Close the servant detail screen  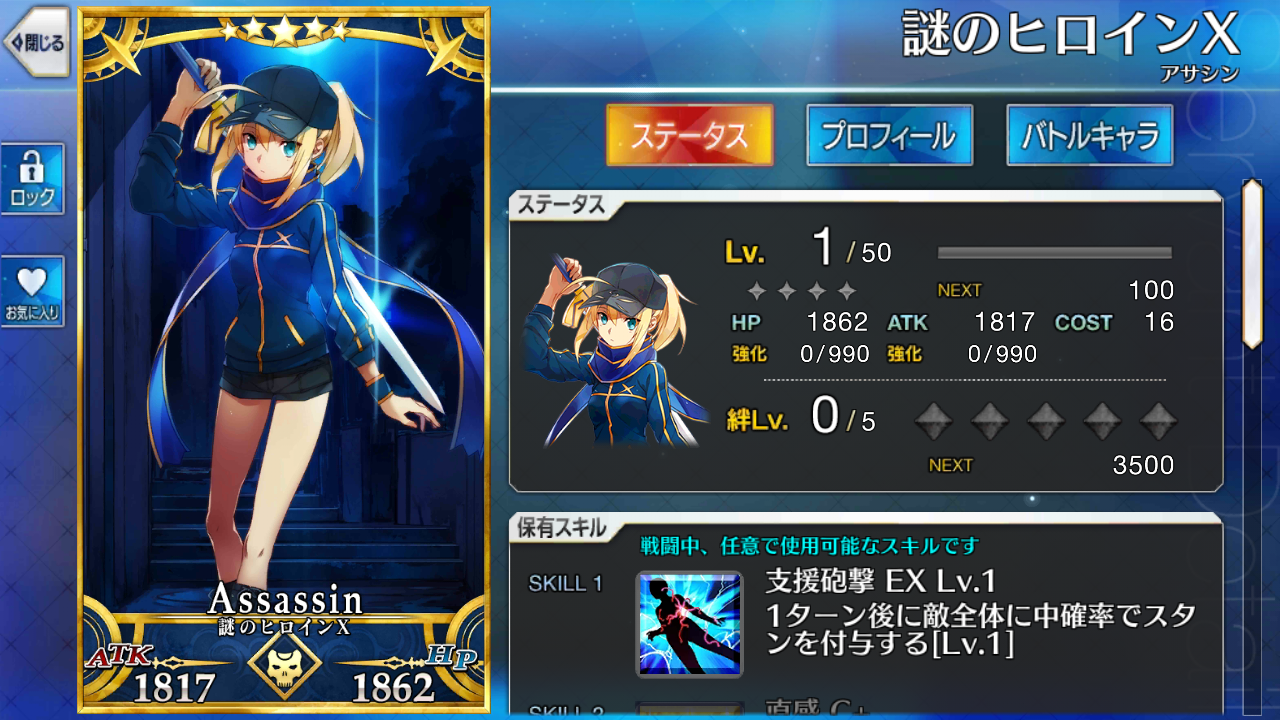coord(36,42)
